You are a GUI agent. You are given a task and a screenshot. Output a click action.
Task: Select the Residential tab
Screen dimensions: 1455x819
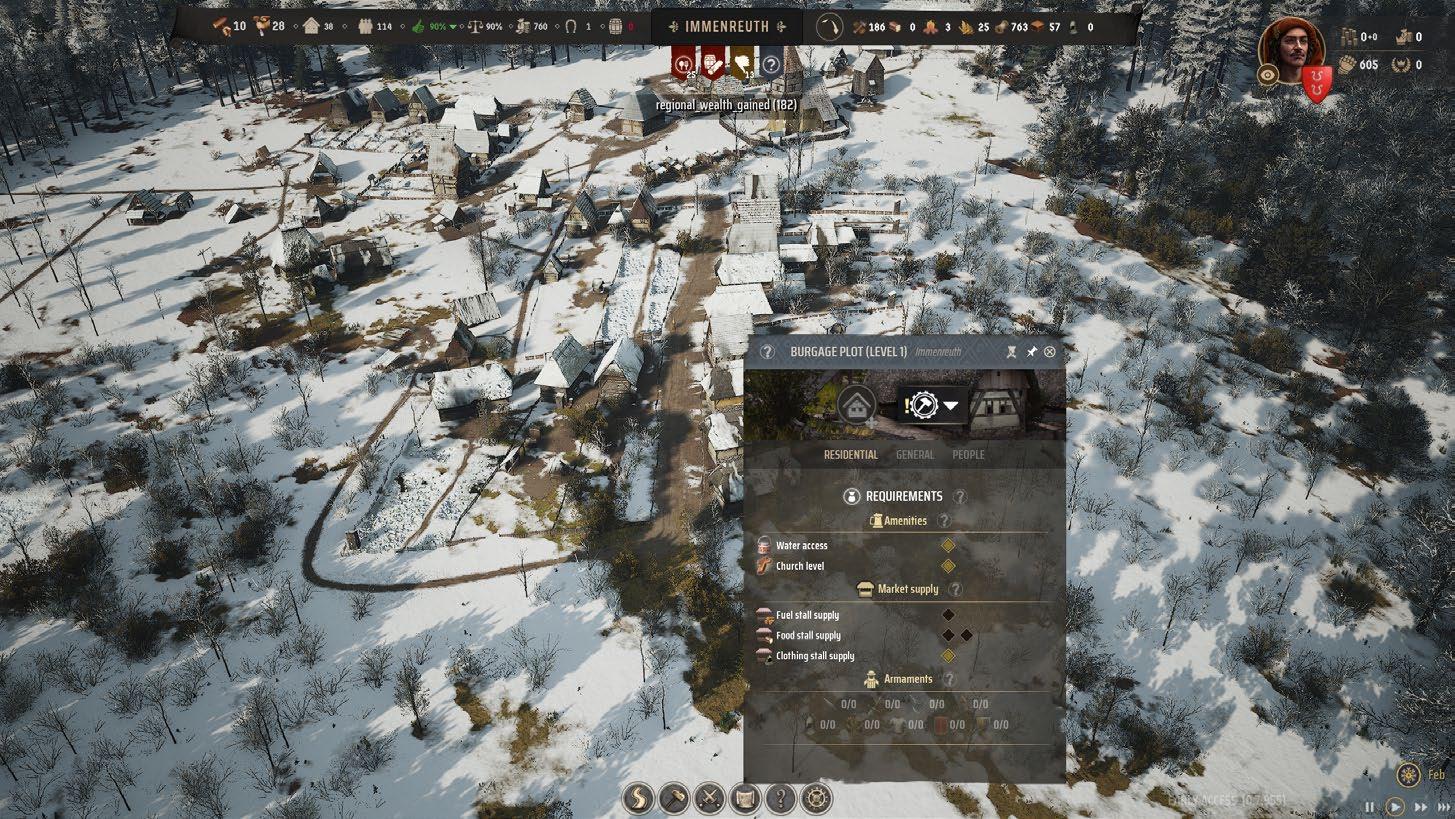850,455
